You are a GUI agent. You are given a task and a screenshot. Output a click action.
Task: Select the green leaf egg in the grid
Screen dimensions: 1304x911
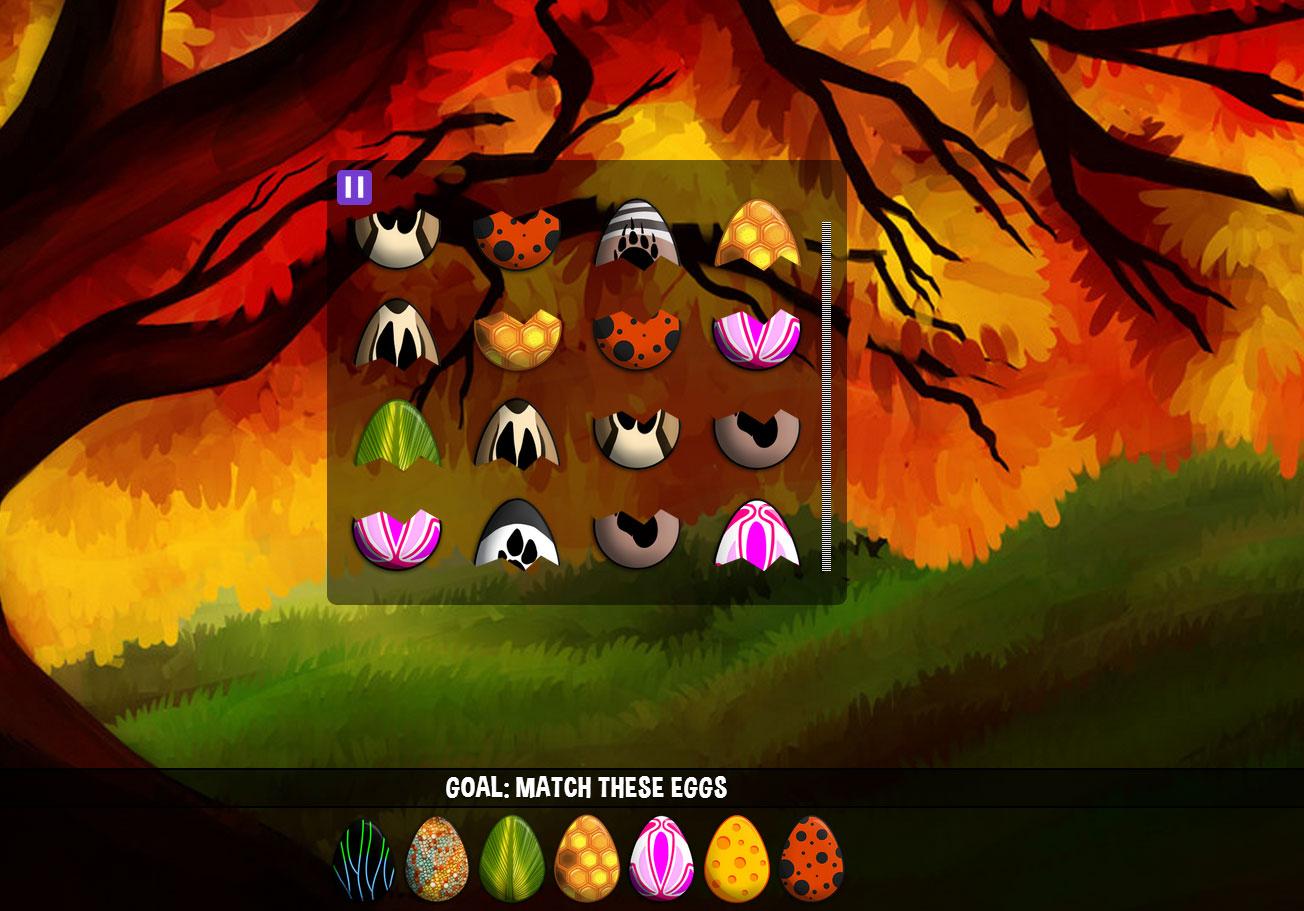(398, 435)
